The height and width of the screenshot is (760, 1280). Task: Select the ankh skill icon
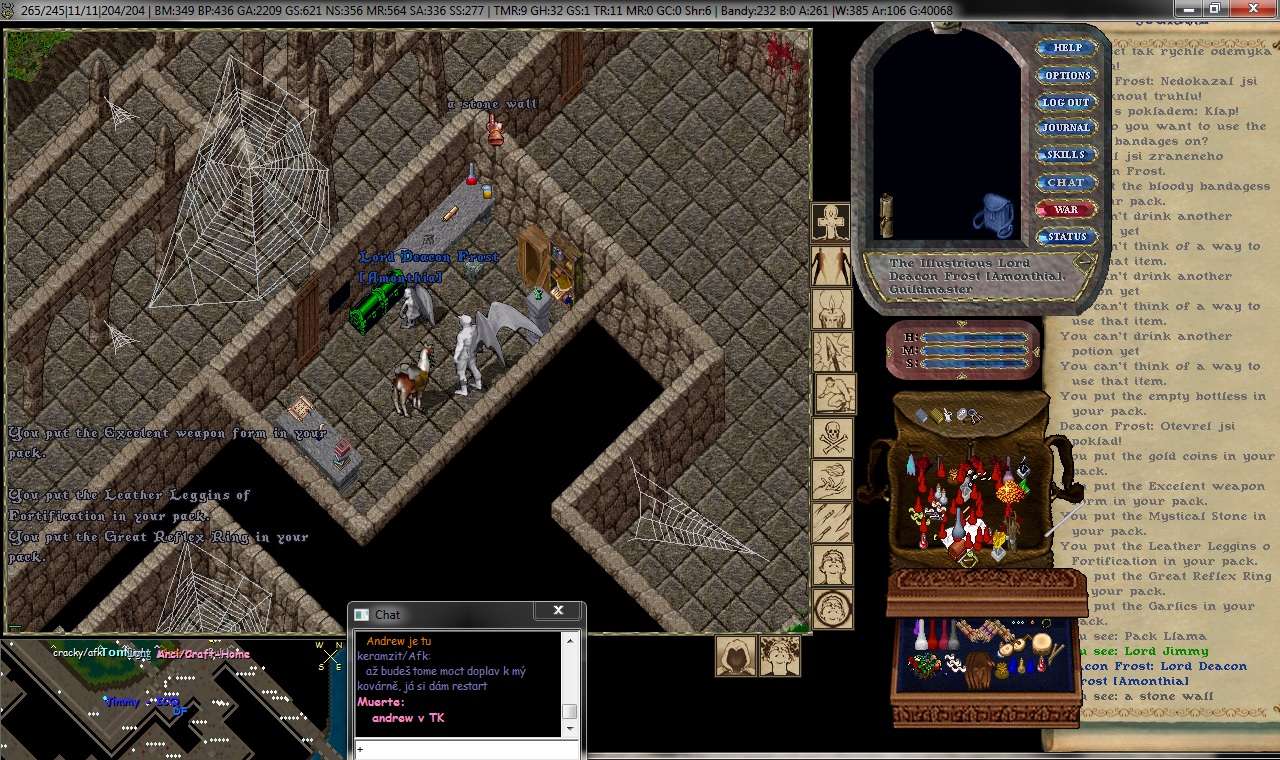831,223
